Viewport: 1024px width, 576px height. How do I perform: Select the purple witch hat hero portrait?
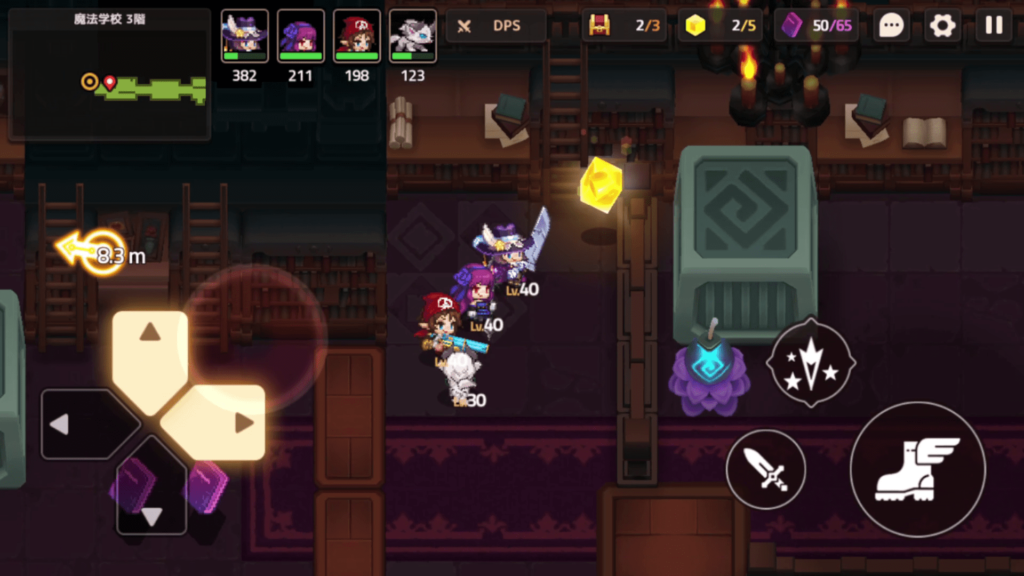pyautogui.click(x=244, y=37)
